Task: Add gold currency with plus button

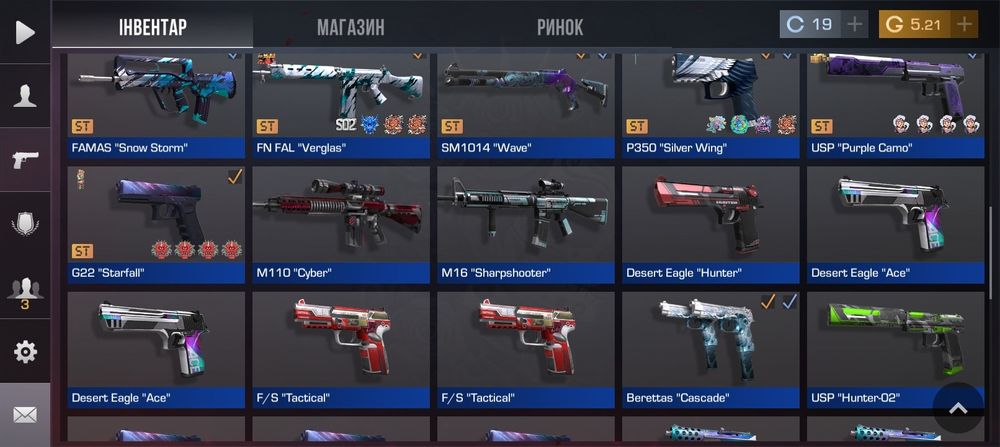Action: (964, 24)
